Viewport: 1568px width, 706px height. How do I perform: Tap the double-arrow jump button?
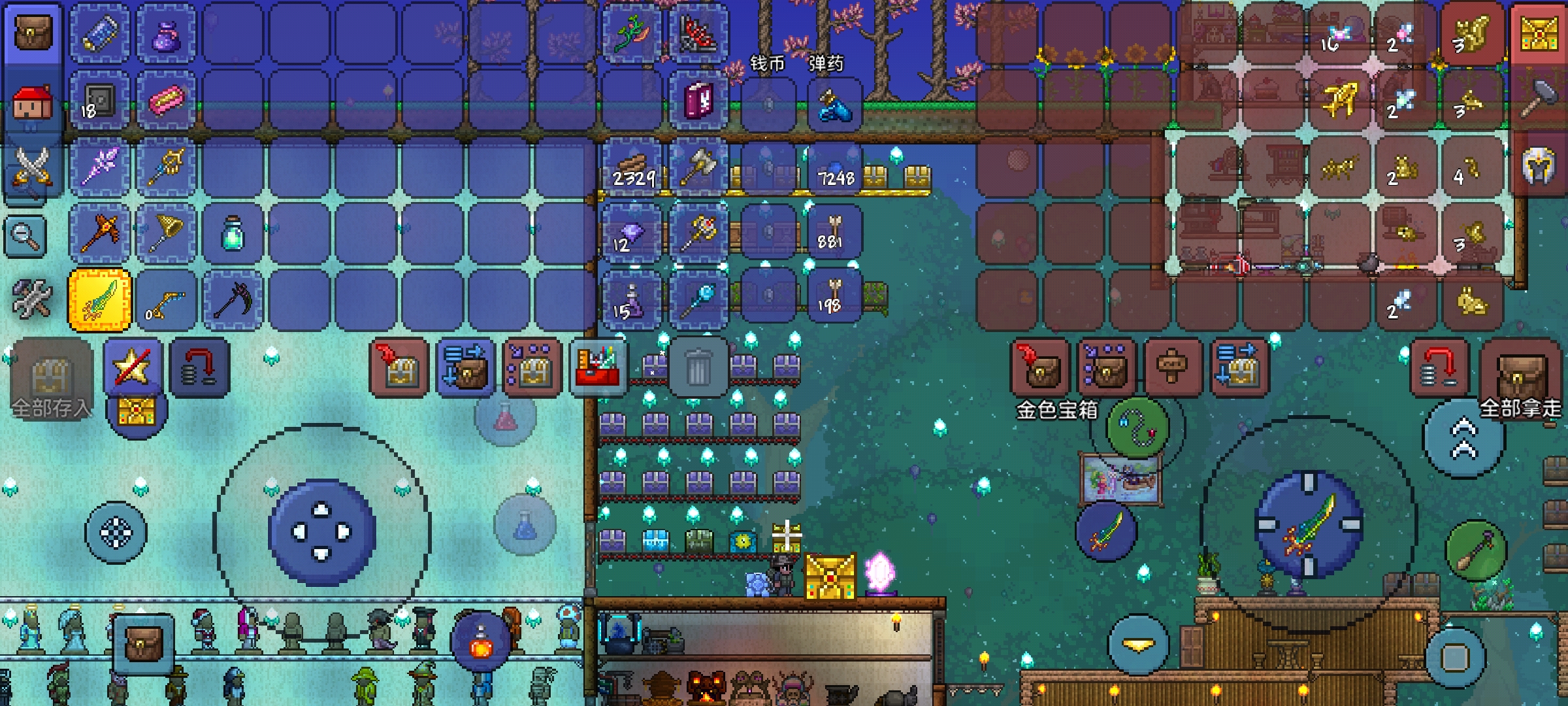click(x=1463, y=439)
